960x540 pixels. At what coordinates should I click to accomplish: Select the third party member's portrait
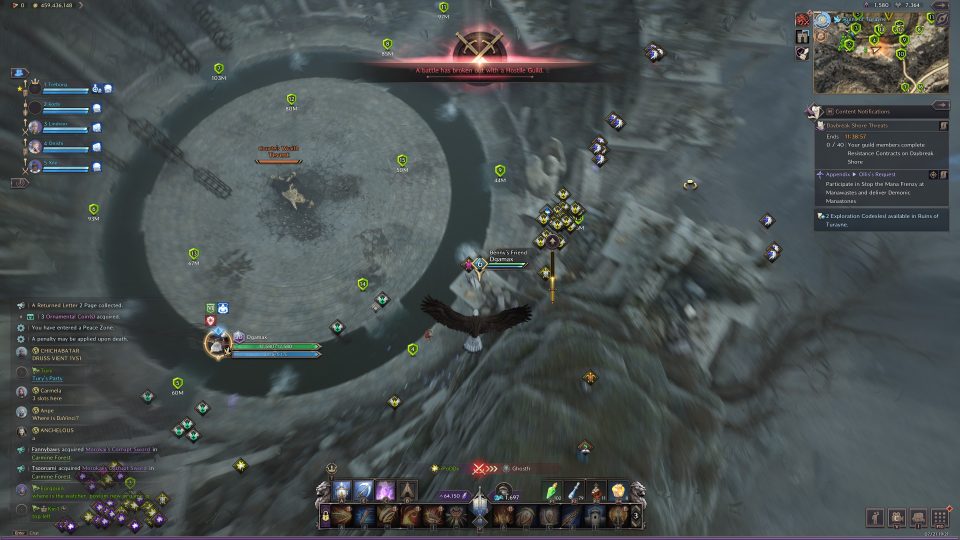click(x=34, y=125)
